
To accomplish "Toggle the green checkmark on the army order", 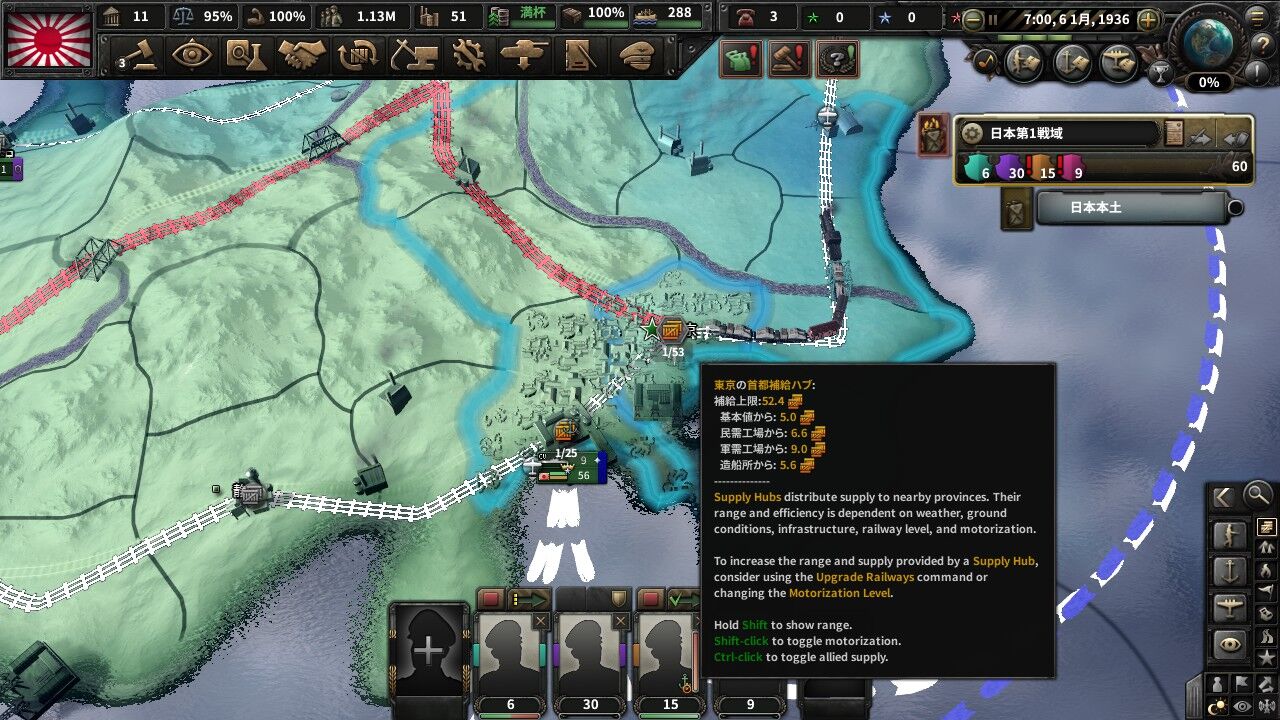I will click(673, 597).
